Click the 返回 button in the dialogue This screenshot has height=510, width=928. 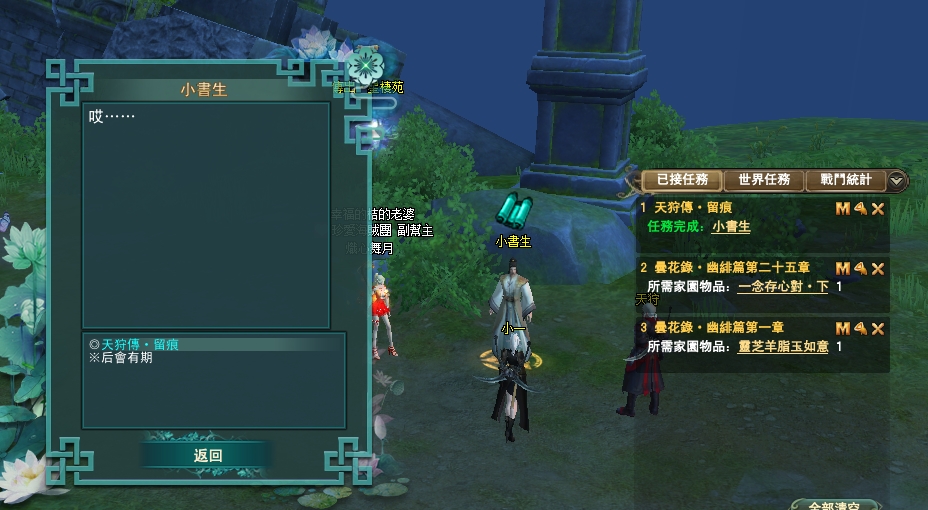(207, 455)
